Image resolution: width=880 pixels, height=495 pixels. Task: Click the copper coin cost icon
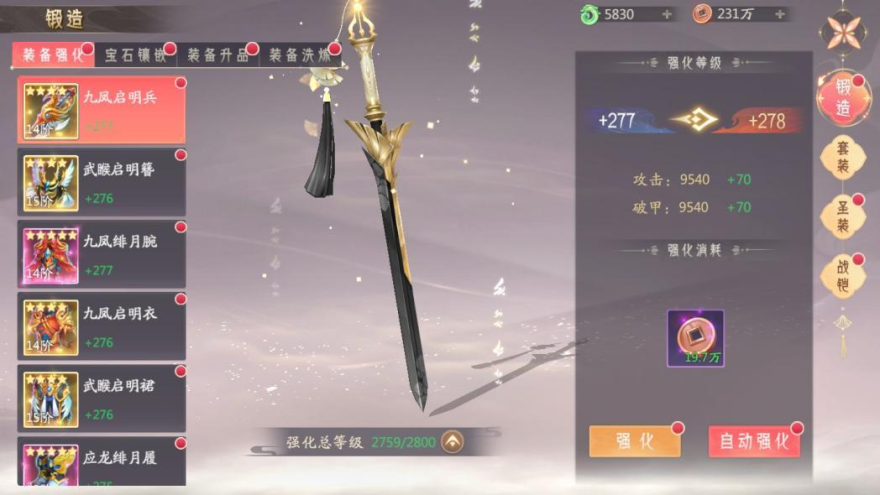tap(695, 338)
